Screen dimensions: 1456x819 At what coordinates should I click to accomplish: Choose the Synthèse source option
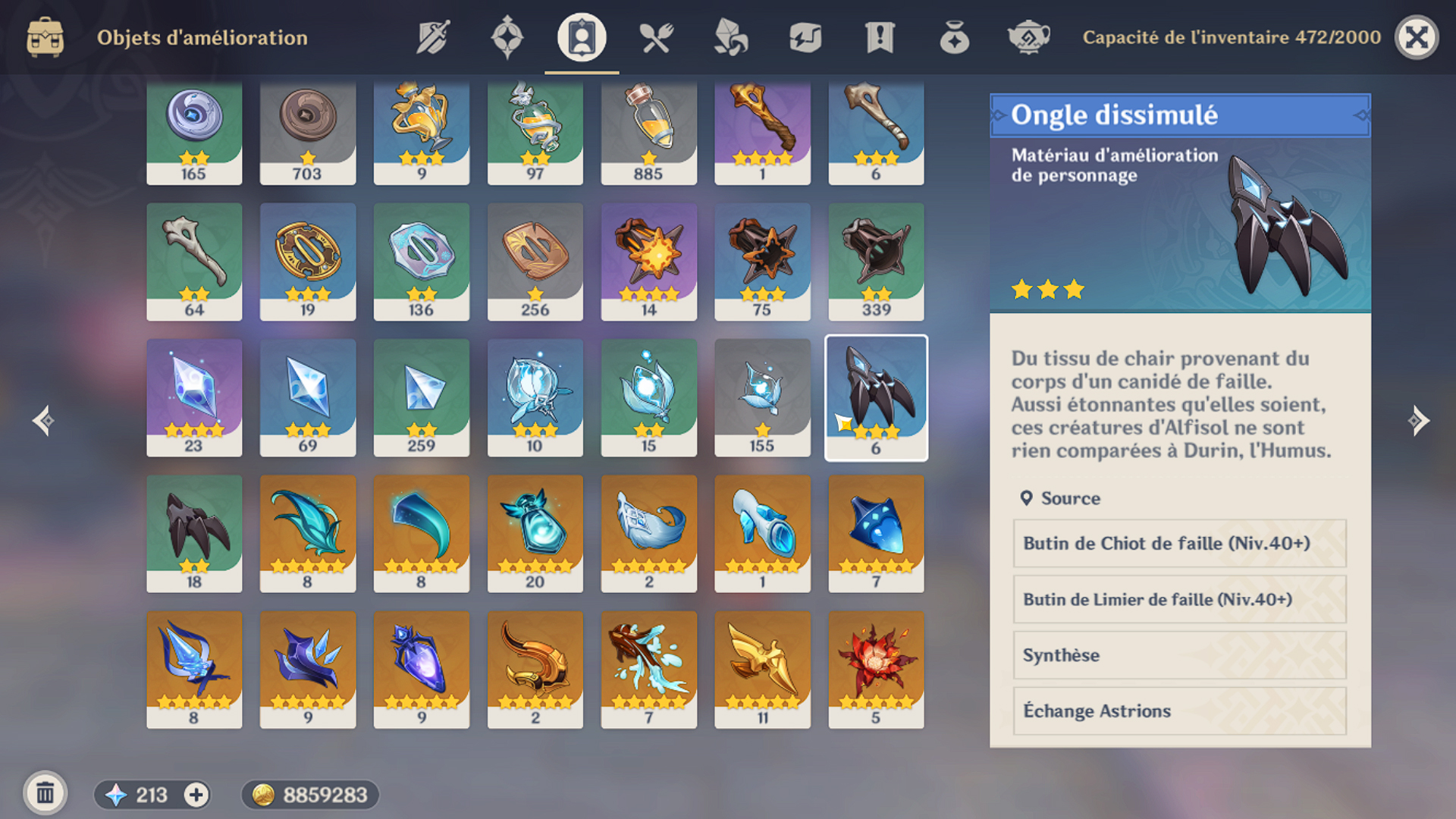pyautogui.click(x=1179, y=655)
